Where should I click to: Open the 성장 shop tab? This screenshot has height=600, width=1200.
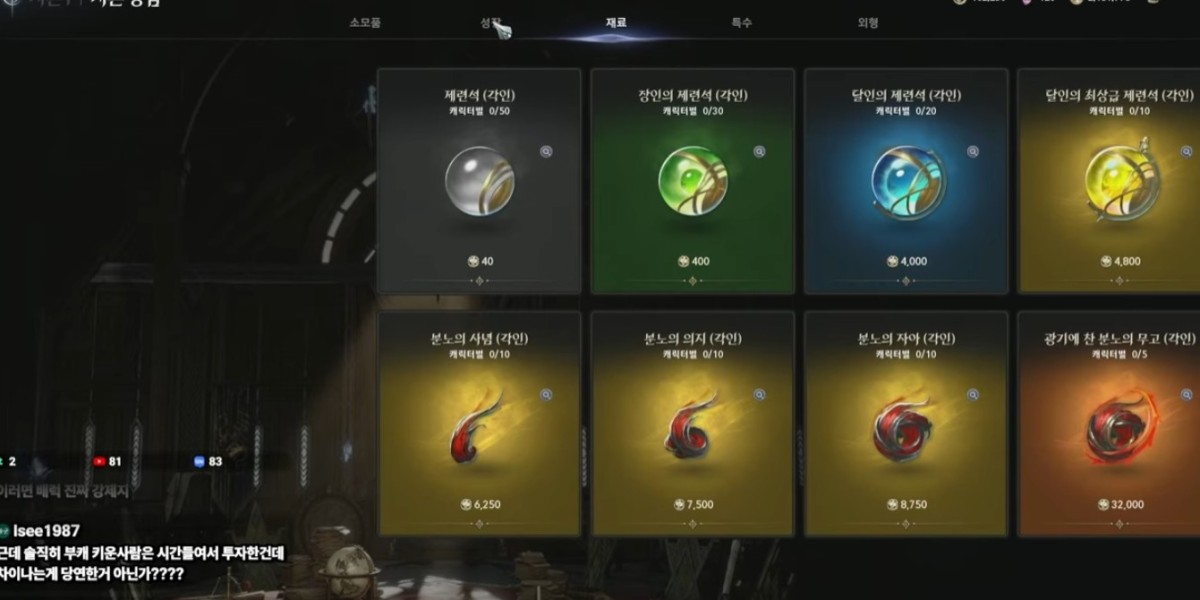click(x=490, y=22)
